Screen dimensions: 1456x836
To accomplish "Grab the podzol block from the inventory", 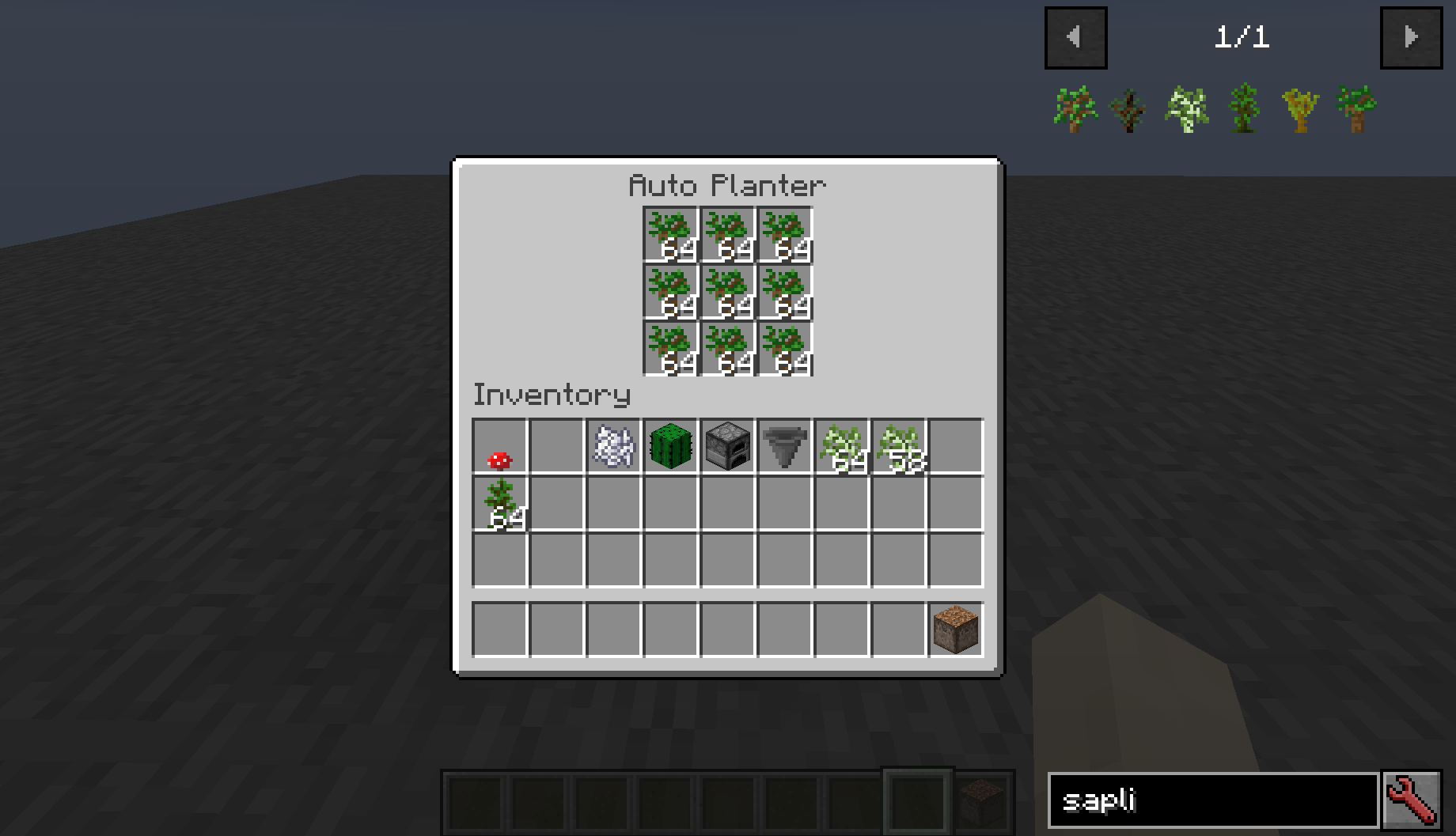I will tap(955, 629).
